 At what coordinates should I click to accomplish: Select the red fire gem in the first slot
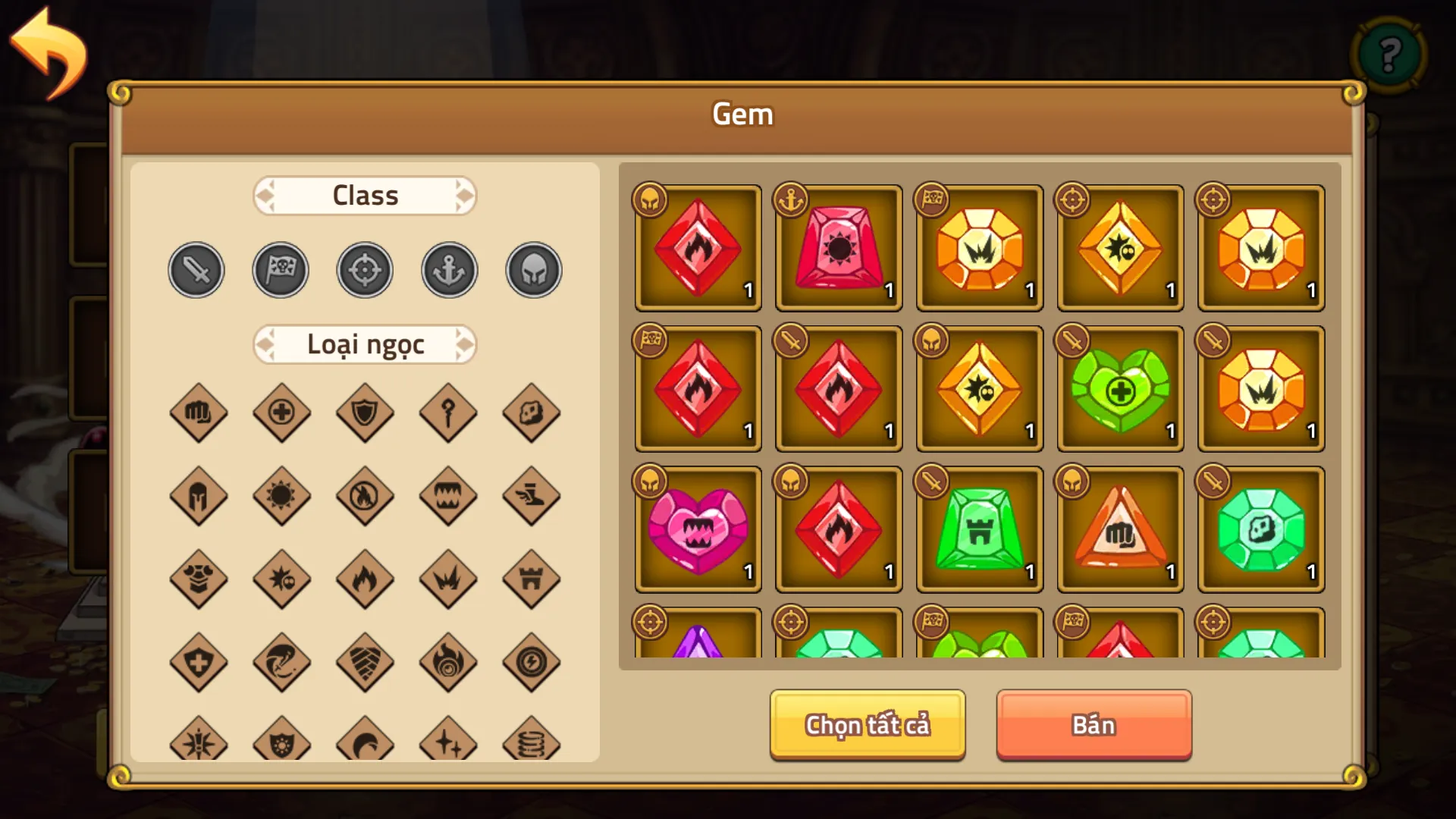tap(696, 248)
